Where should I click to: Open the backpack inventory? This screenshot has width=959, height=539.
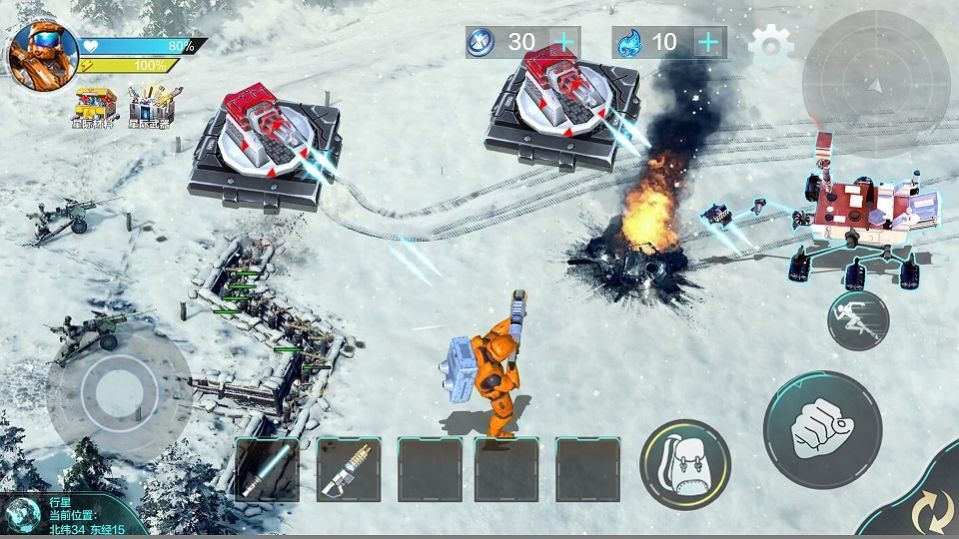point(685,464)
